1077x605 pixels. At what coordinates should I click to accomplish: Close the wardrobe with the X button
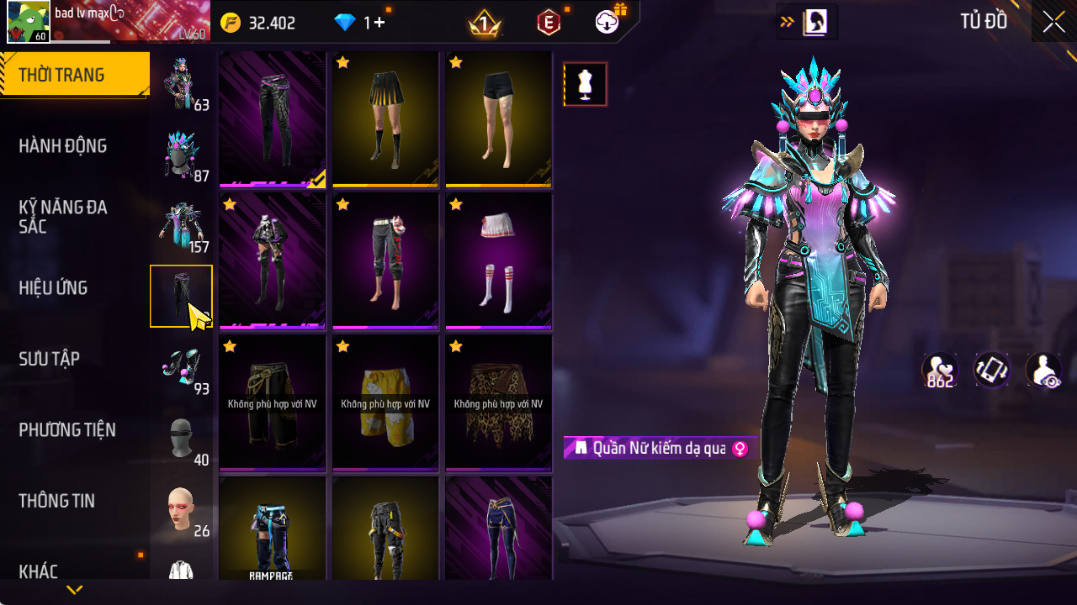pos(1054,22)
